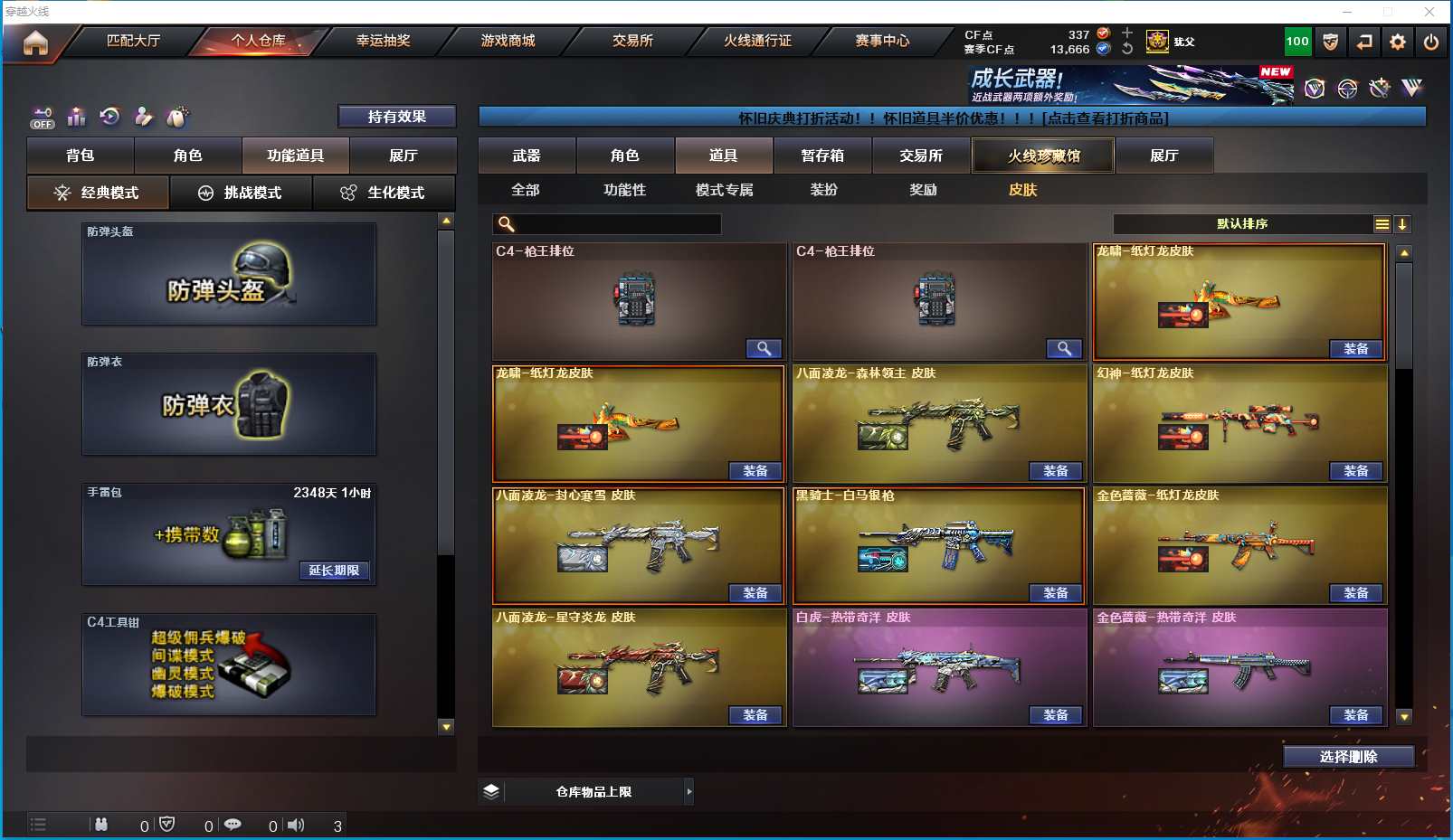
Task: Select the 生化模式 mode tab
Action: click(x=385, y=193)
